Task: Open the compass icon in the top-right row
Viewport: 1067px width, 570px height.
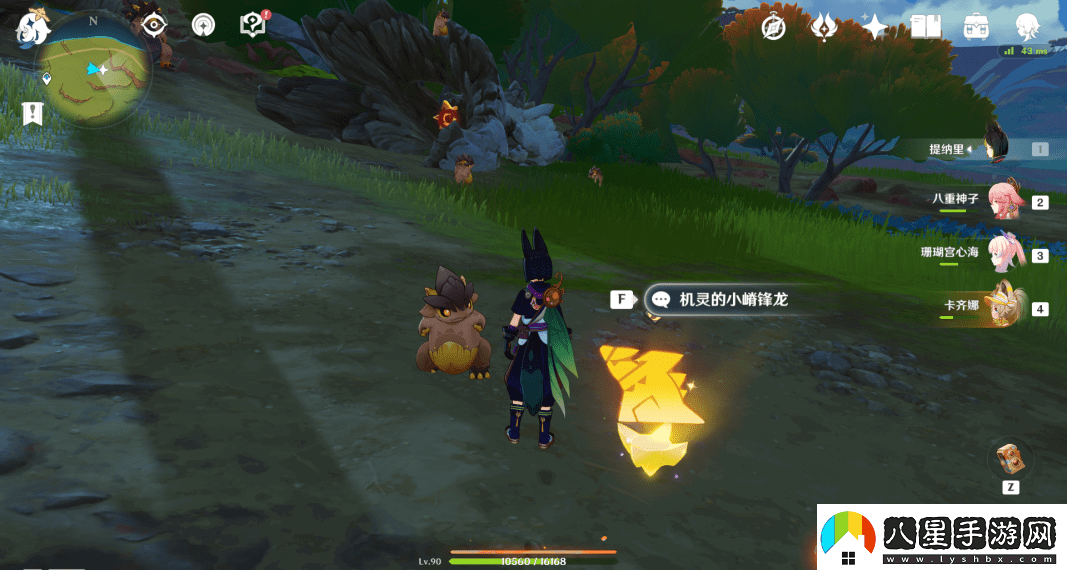Action: [773, 28]
